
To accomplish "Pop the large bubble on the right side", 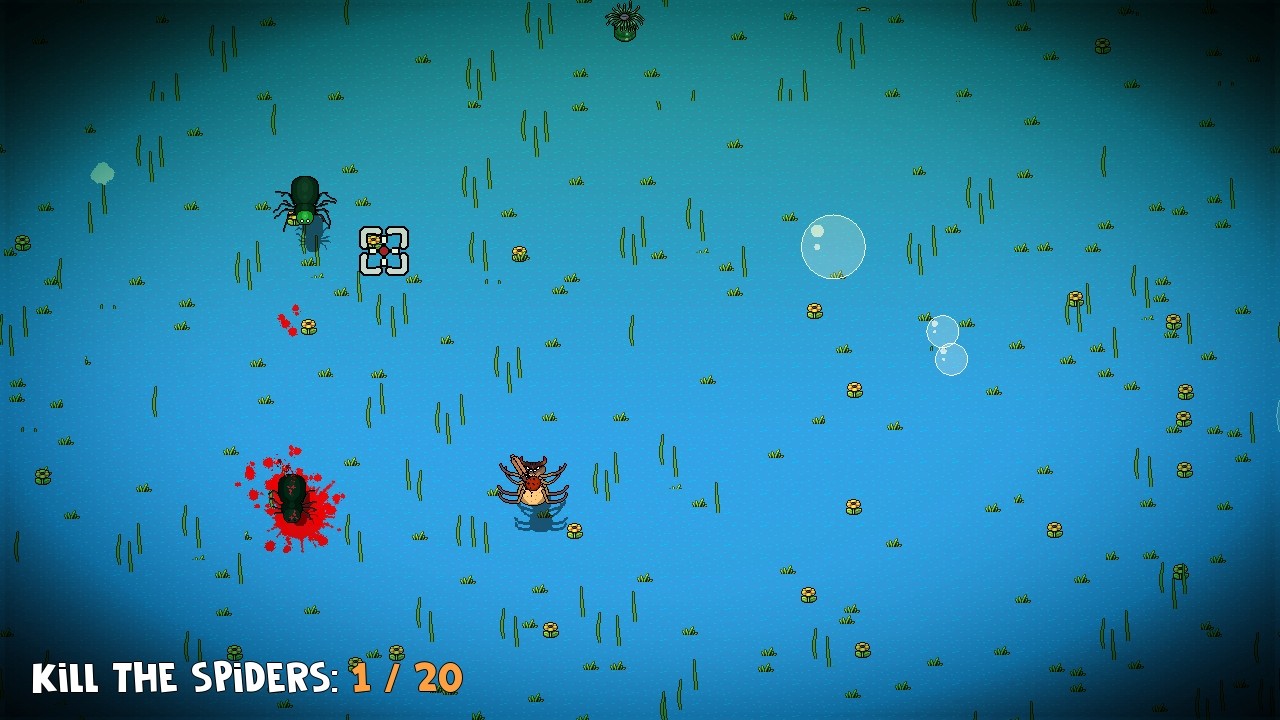I will (x=832, y=246).
